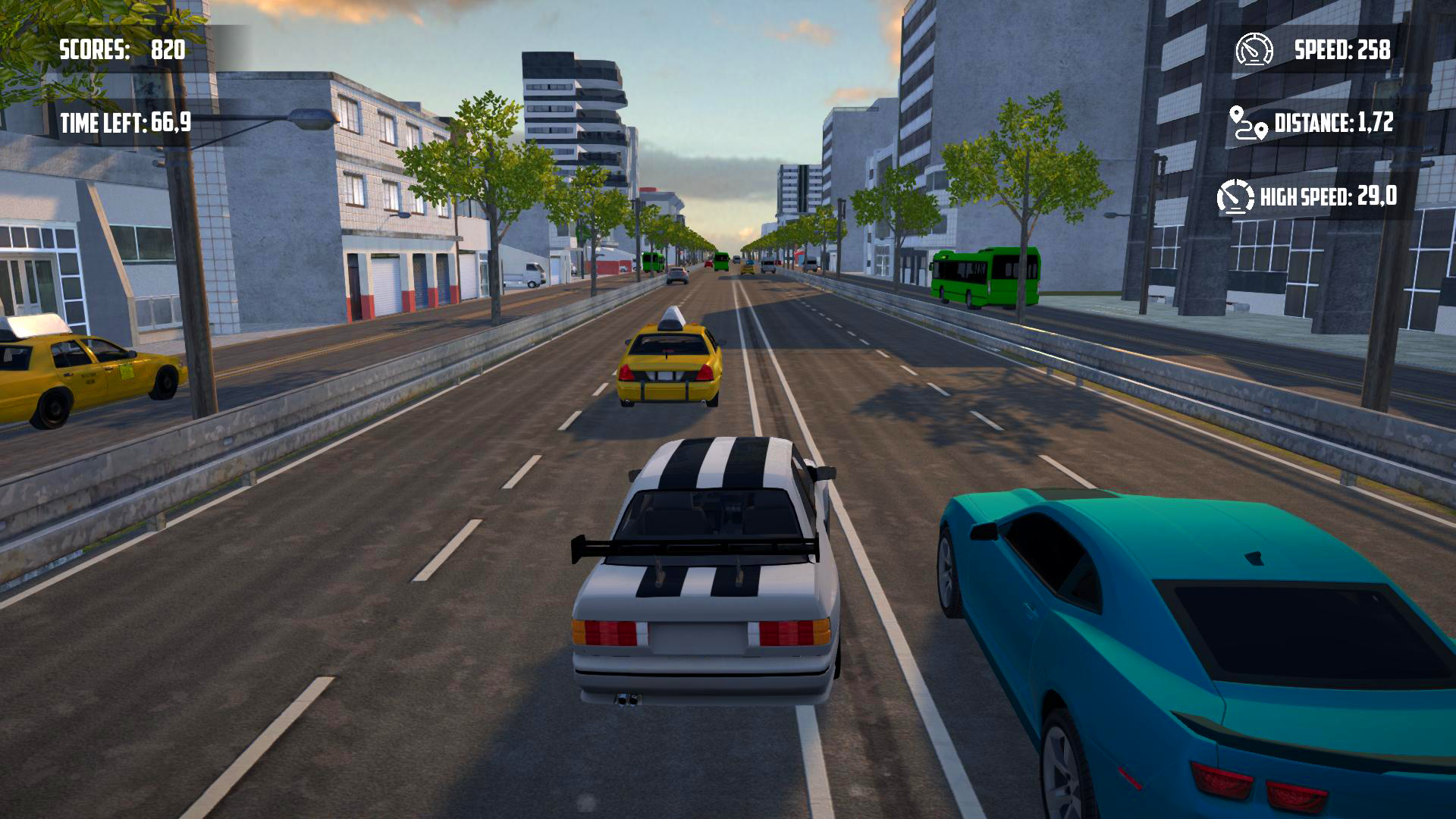This screenshot has width=1456, height=819.
Task: Click the TIME LEFT counter panel
Action: [x=127, y=121]
